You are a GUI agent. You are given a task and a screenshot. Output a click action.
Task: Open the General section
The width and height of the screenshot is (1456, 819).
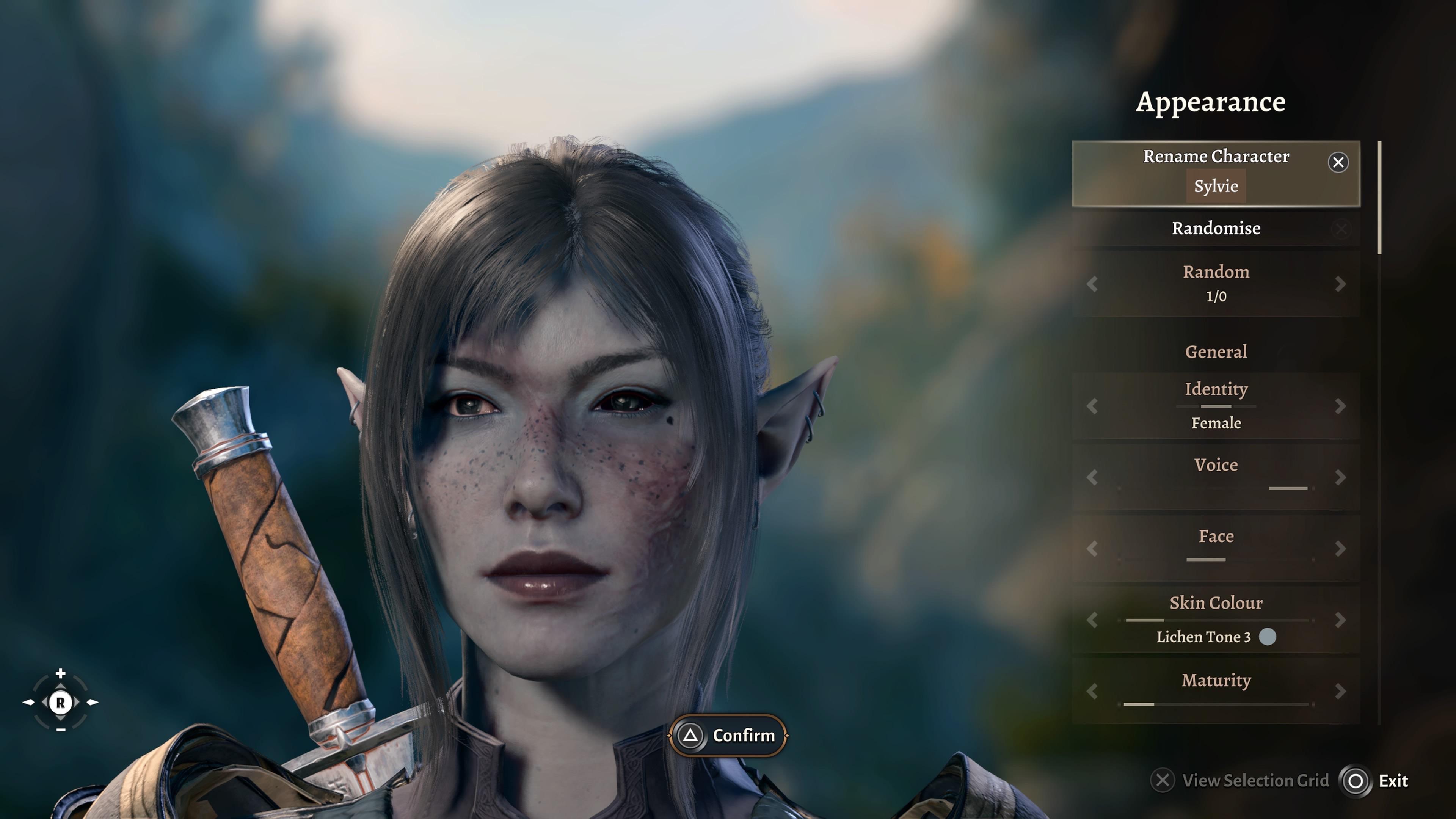point(1216,351)
